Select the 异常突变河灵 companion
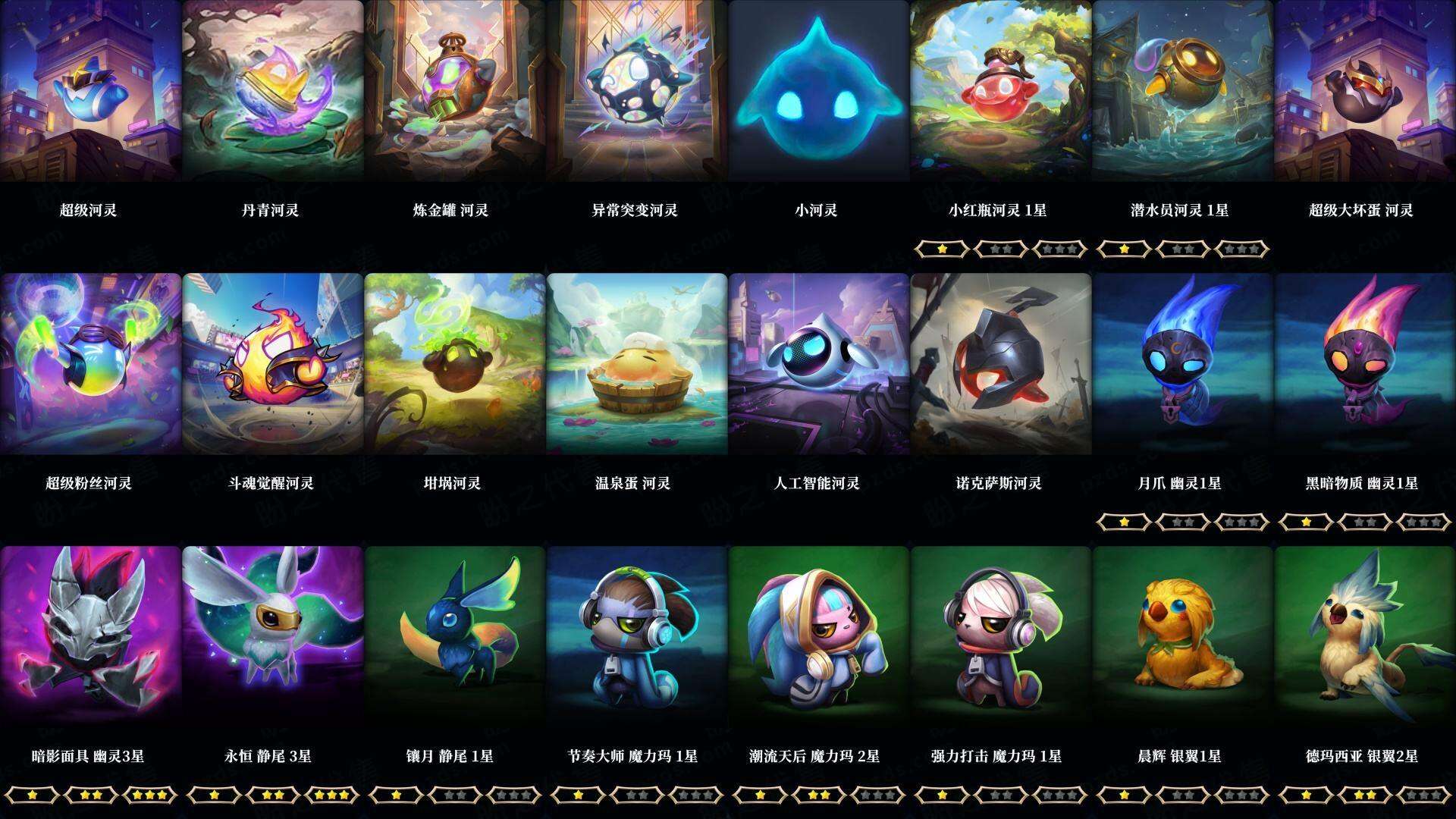1456x819 pixels. pyautogui.click(x=637, y=91)
